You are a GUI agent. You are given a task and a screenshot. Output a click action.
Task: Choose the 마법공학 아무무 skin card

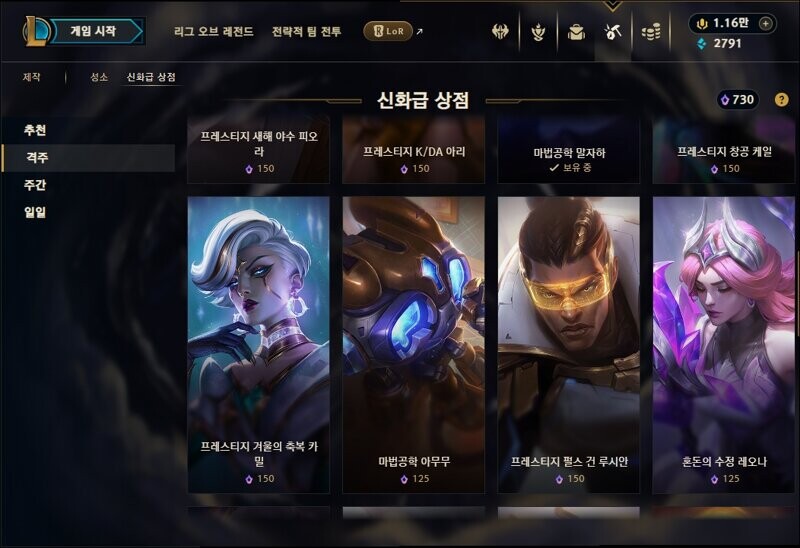[x=413, y=344]
